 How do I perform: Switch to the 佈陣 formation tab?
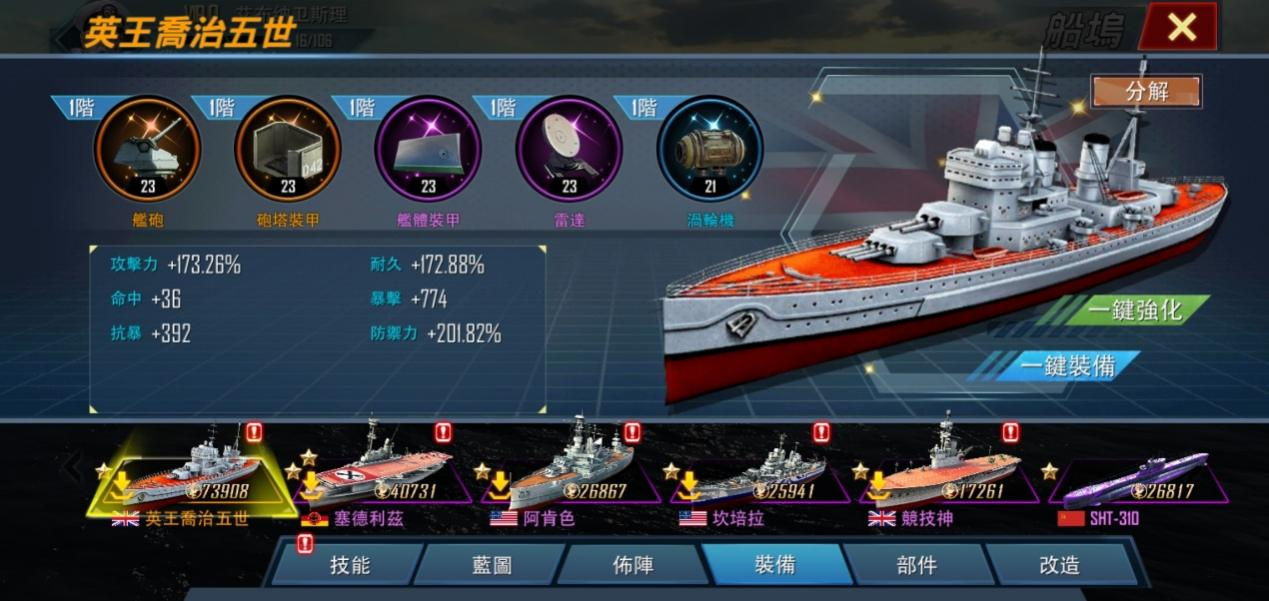pos(633,565)
